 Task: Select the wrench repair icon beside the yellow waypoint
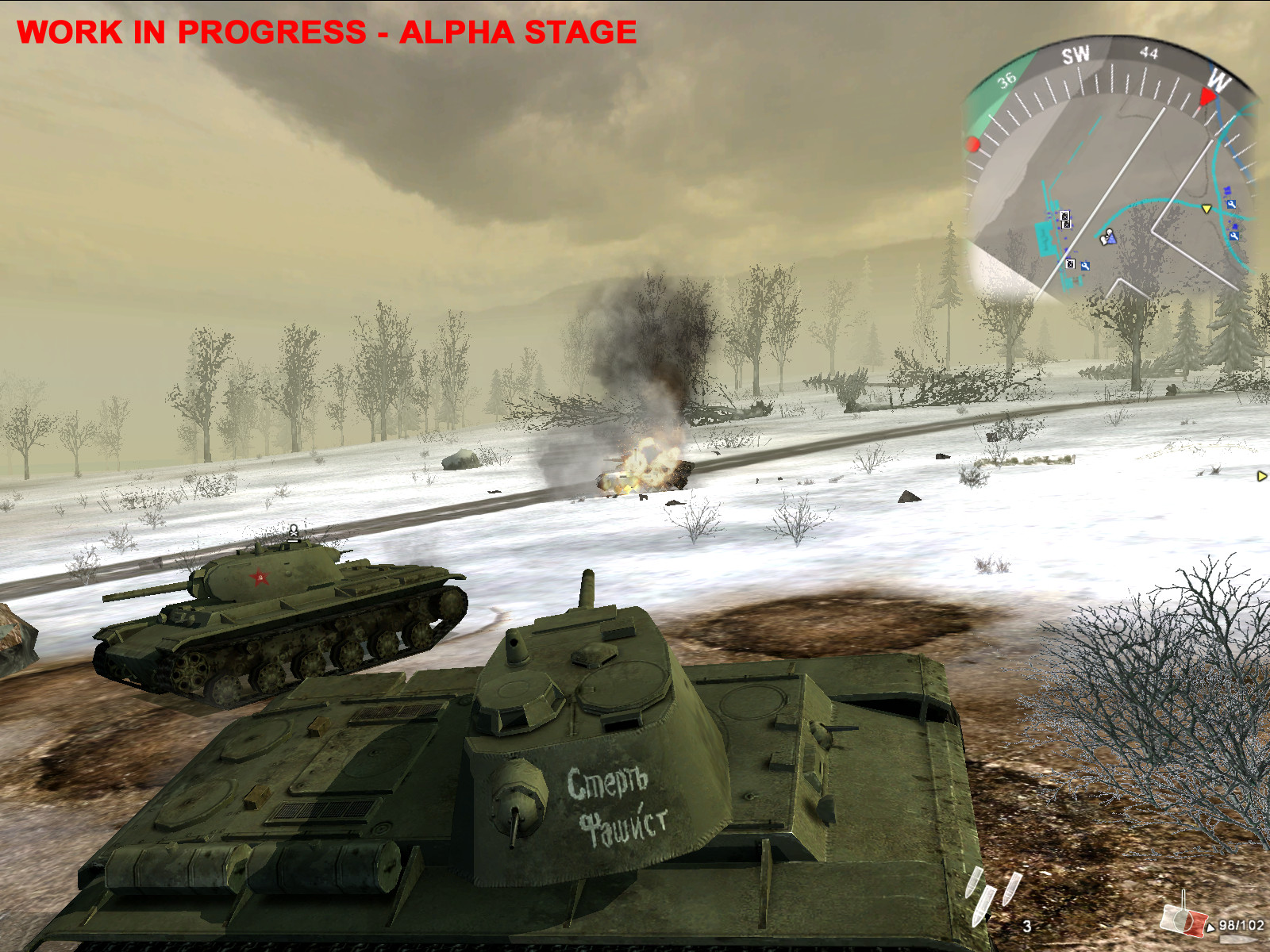1232,203
